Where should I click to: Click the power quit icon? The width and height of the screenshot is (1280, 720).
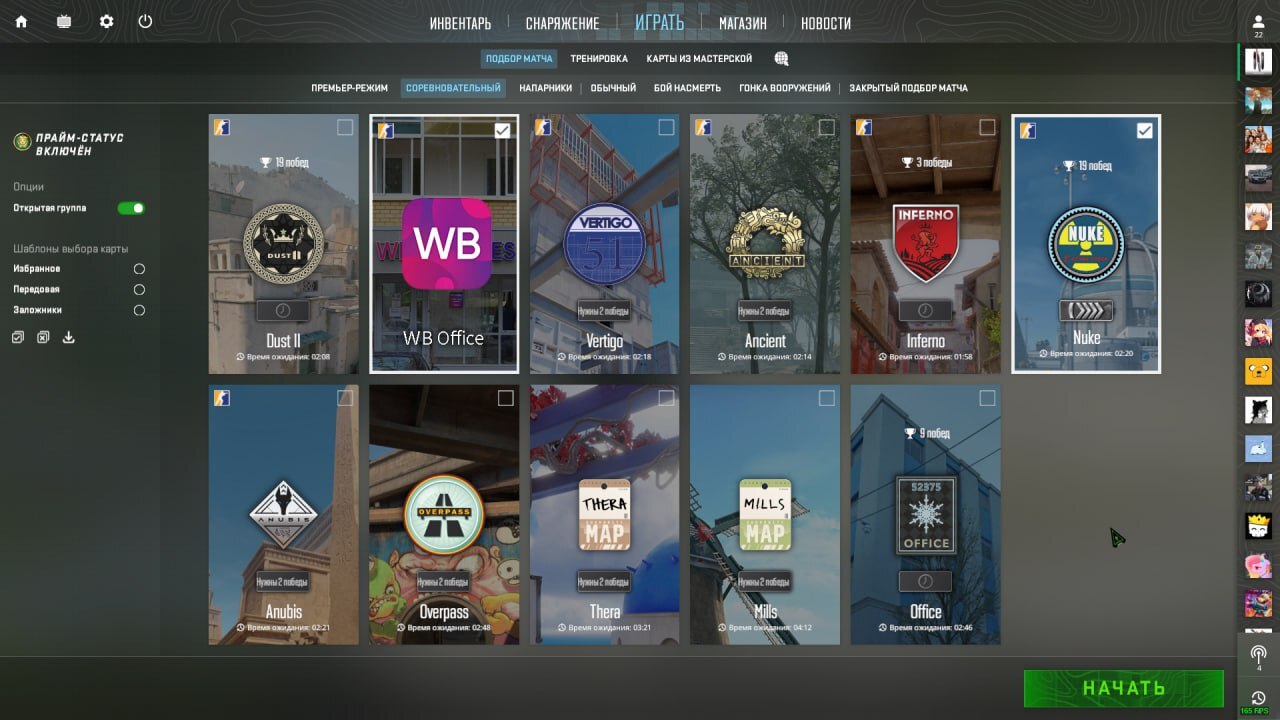(x=145, y=21)
